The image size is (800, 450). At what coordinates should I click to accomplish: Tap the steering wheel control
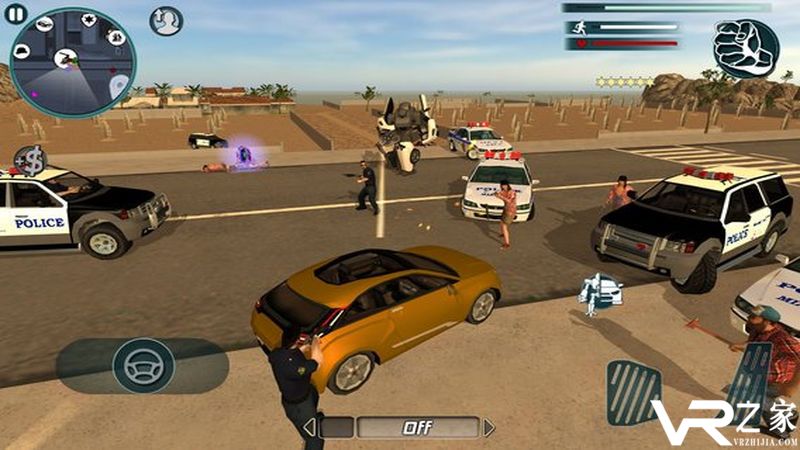pos(143,365)
